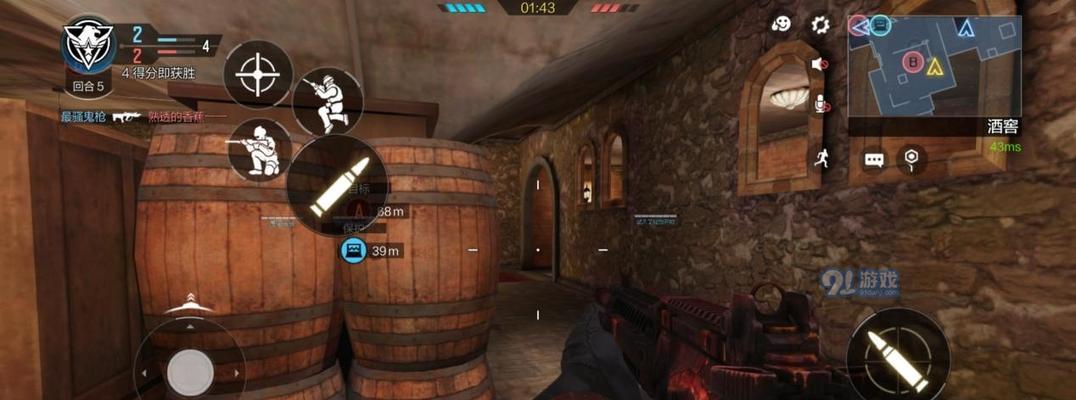Activate the jumping soldier button
This screenshot has width=1076, height=400.
pos(327,102)
